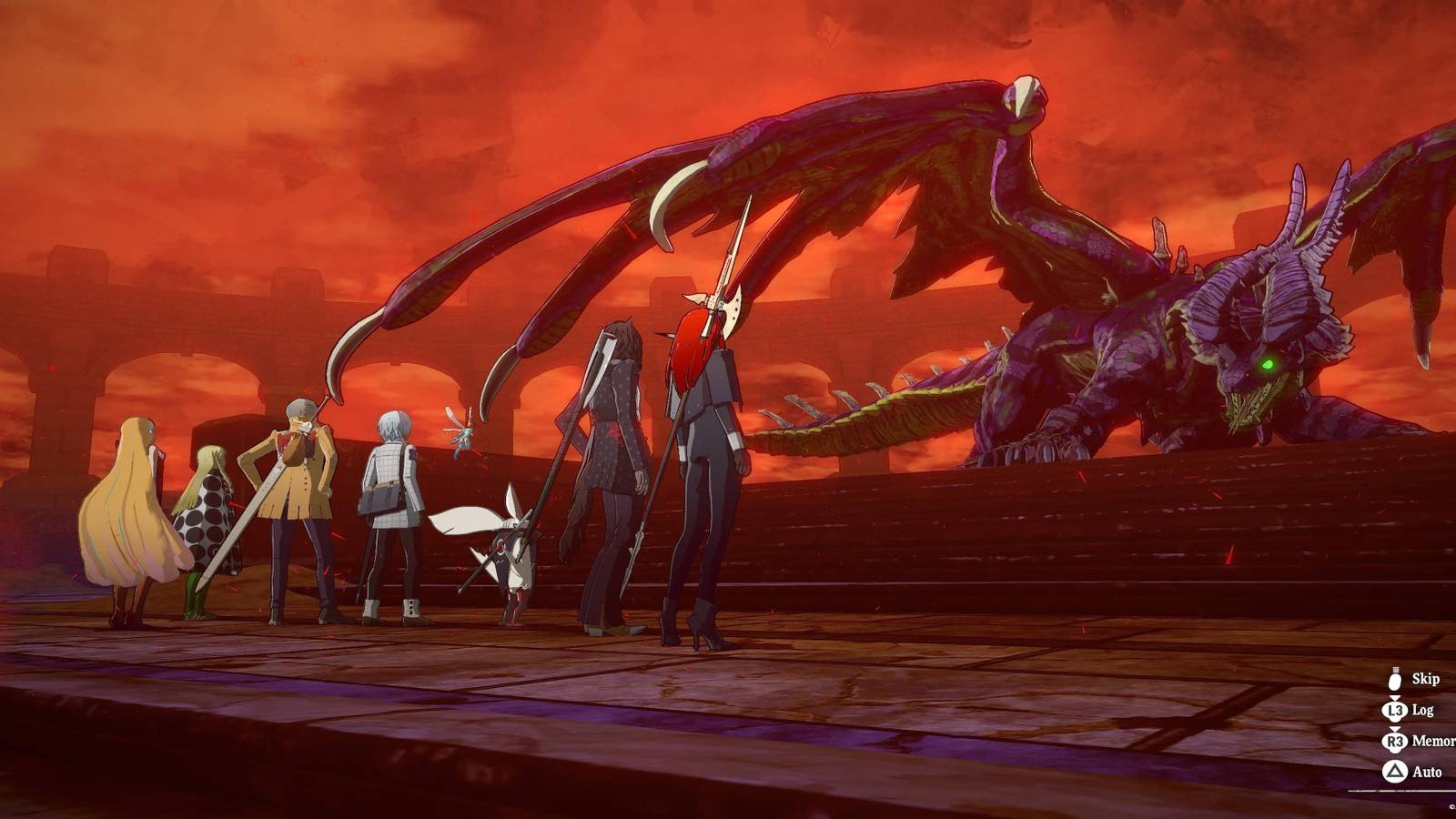Select the 'Skip' text label
1456x819 pixels.
click(1427, 679)
